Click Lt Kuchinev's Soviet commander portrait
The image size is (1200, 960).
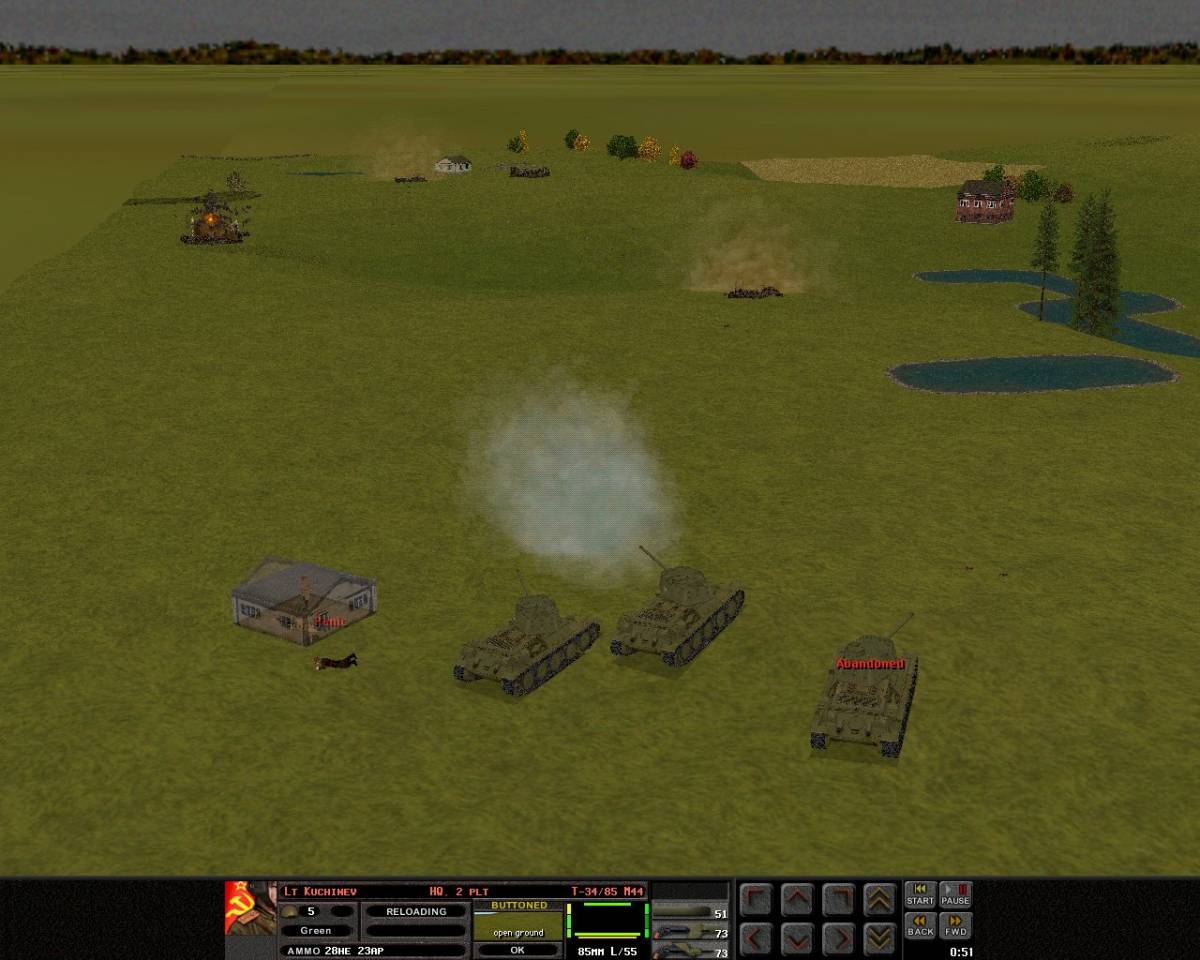249,908
